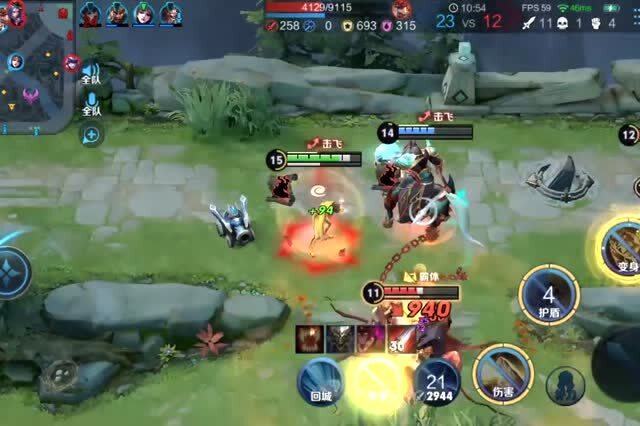Open the minimap
The image size is (640, 426).
point(36,66)
